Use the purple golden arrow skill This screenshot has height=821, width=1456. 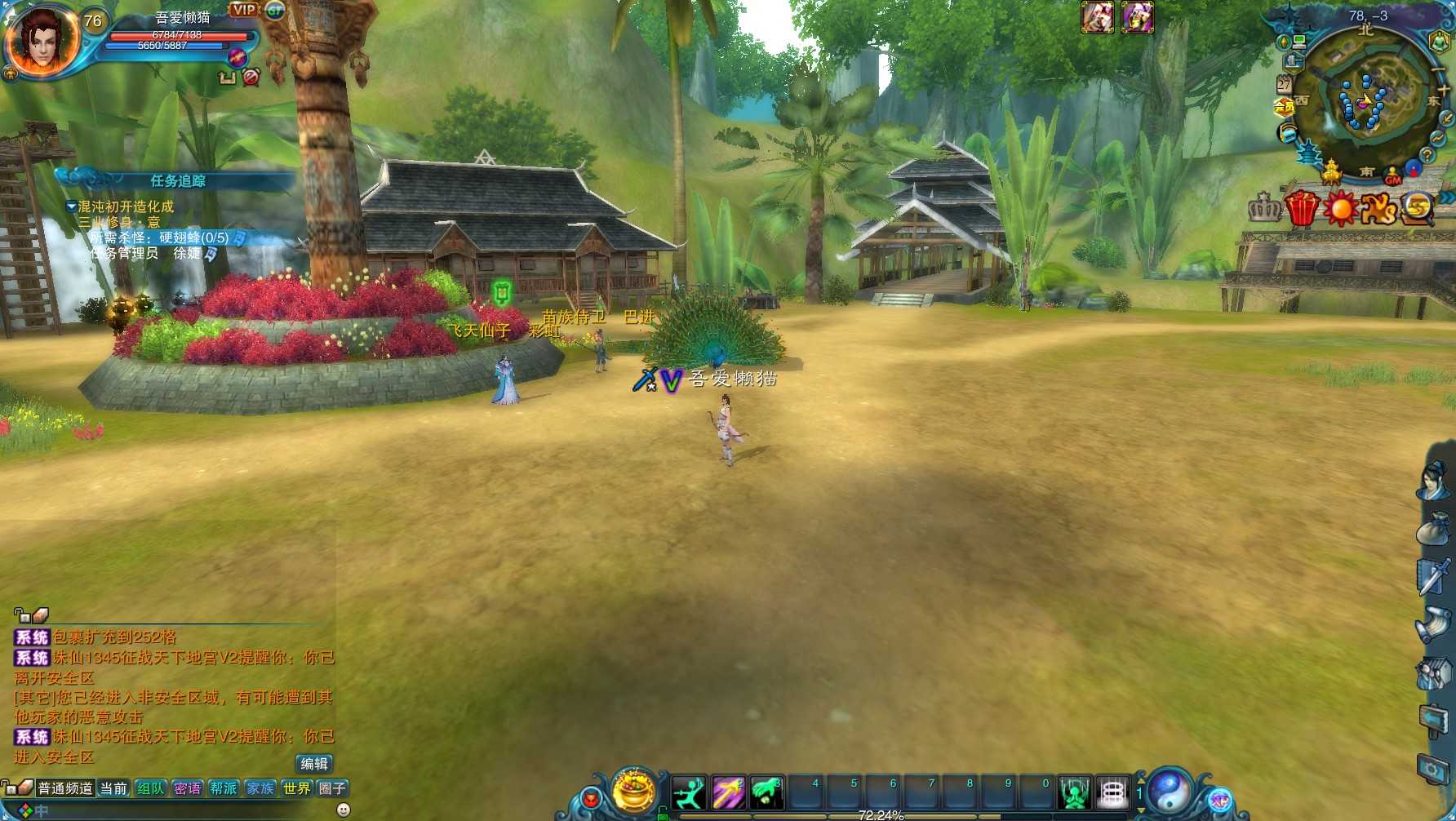pos(728,792)
